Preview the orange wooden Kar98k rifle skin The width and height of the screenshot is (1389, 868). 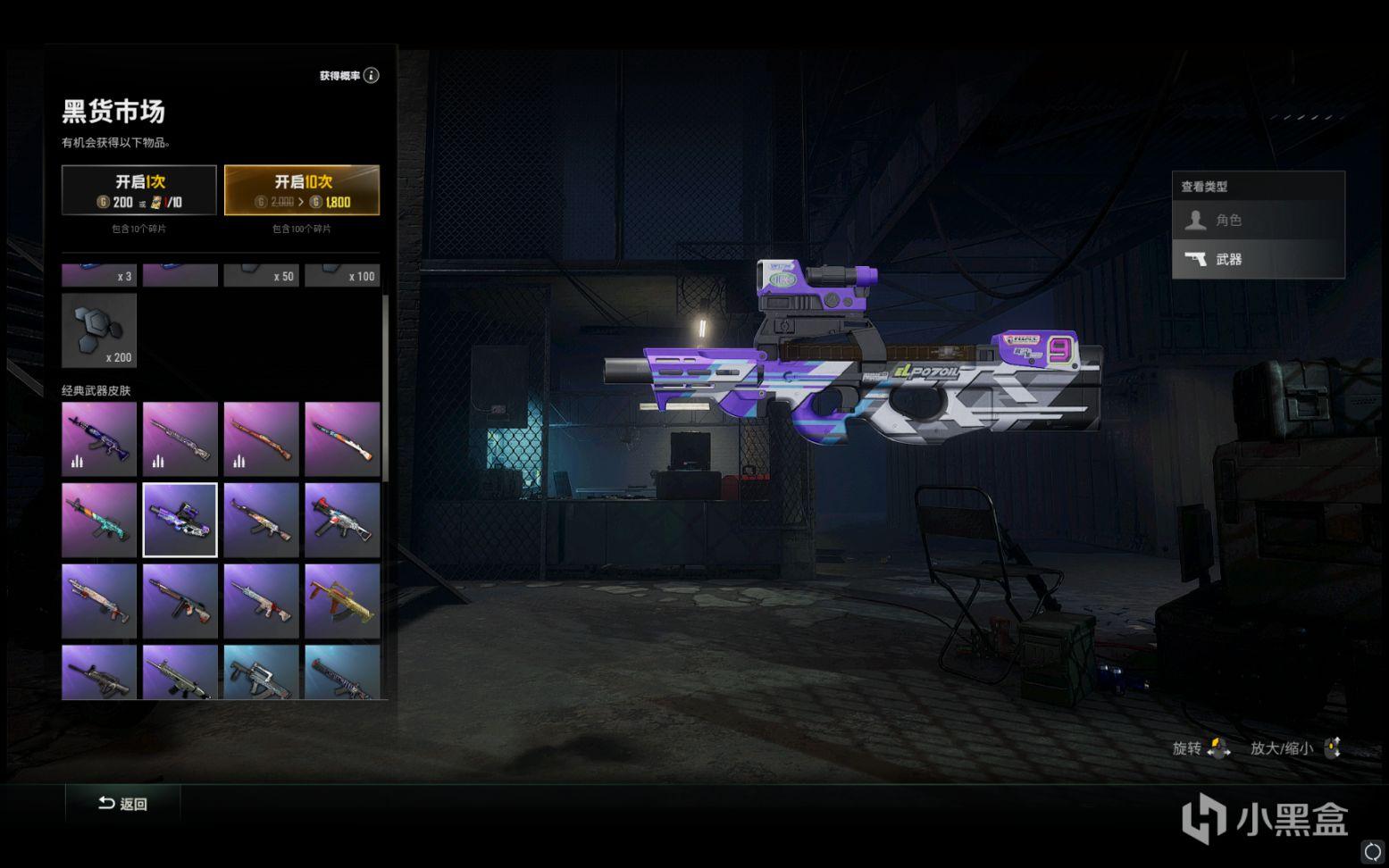point(261,438)
